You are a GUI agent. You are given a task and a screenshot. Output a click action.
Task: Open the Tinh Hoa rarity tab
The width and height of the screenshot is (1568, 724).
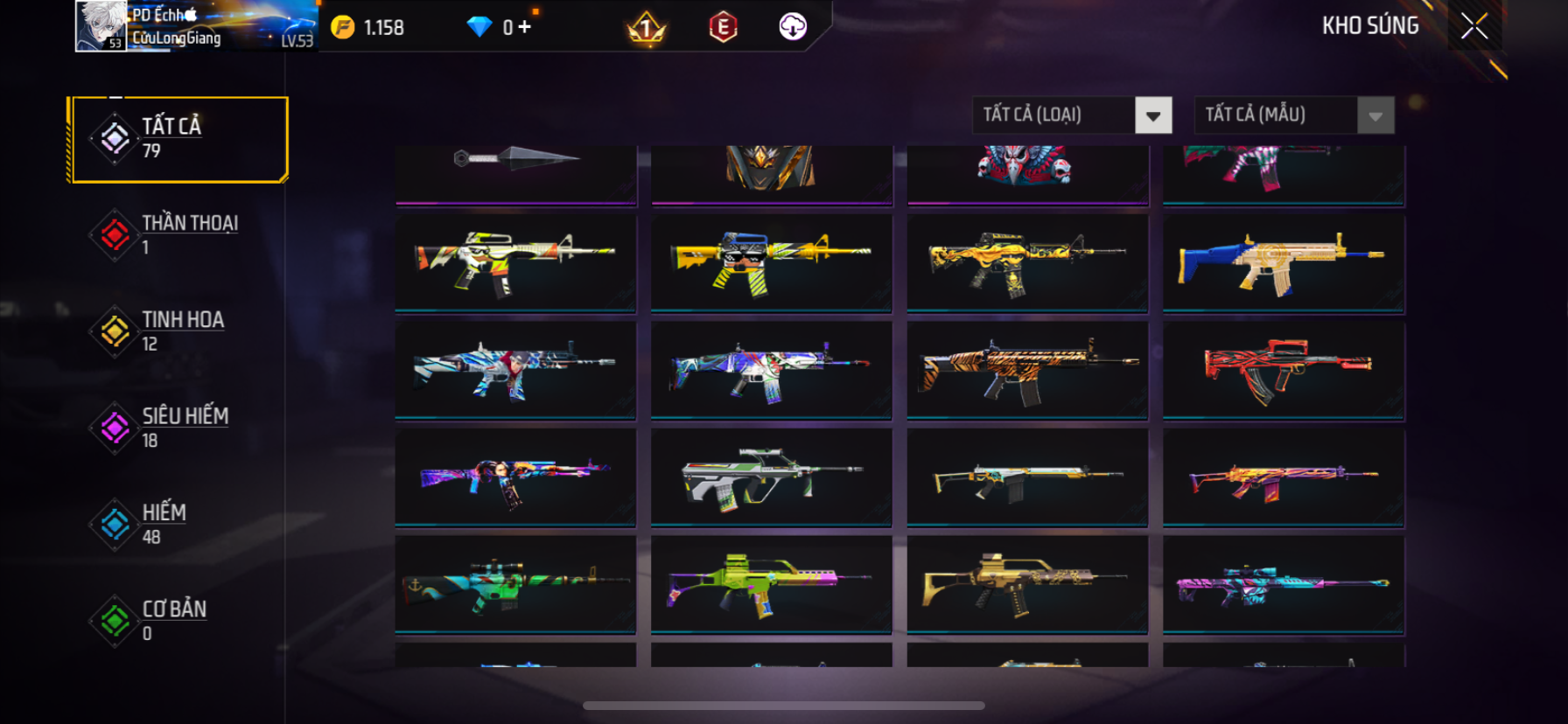[178, 331]
